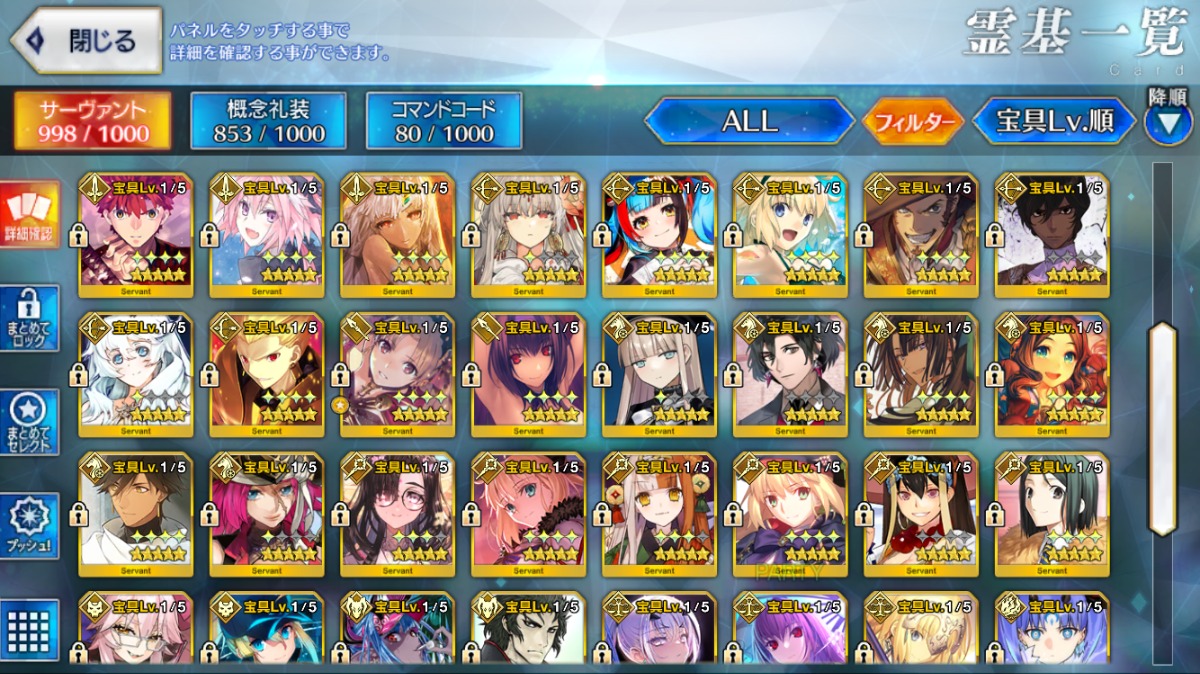Switch to the サーヴァント tab
Screen dimensions: 1200x674
click(92, 121)
